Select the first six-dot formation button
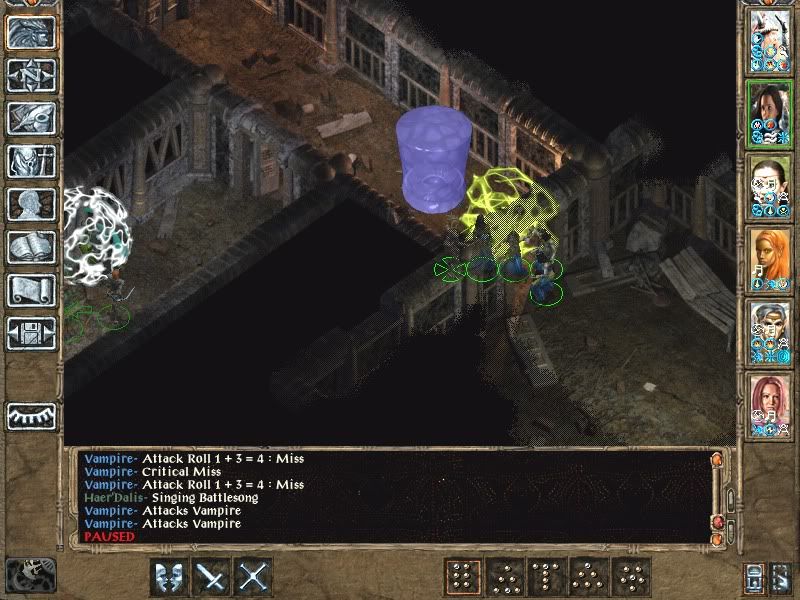Screen dimensions: 800x600 pyautogui.click(x=463, y=577)
